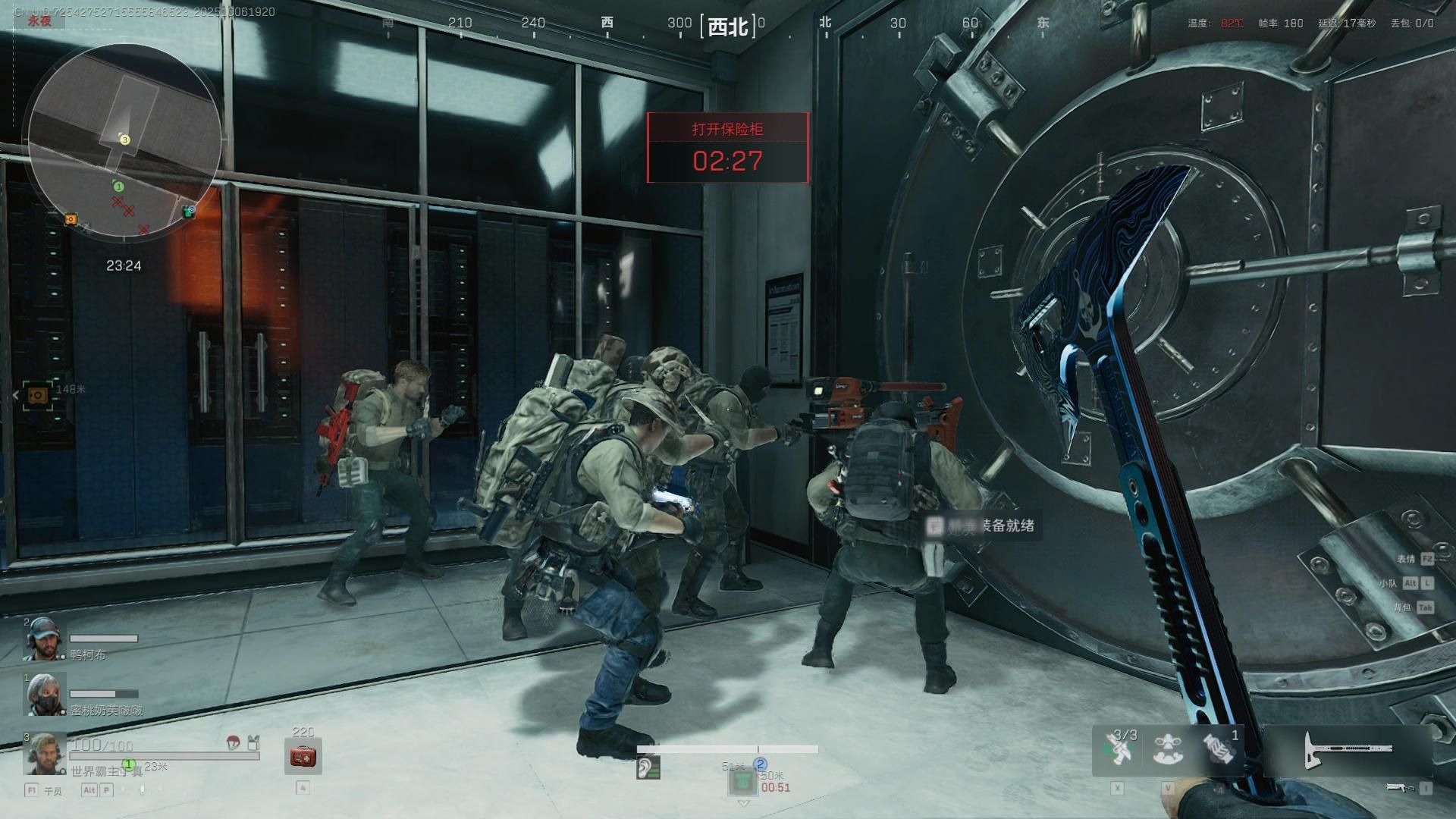
Task: Click the backpack status icon beside the helmet
Action: 253,743
